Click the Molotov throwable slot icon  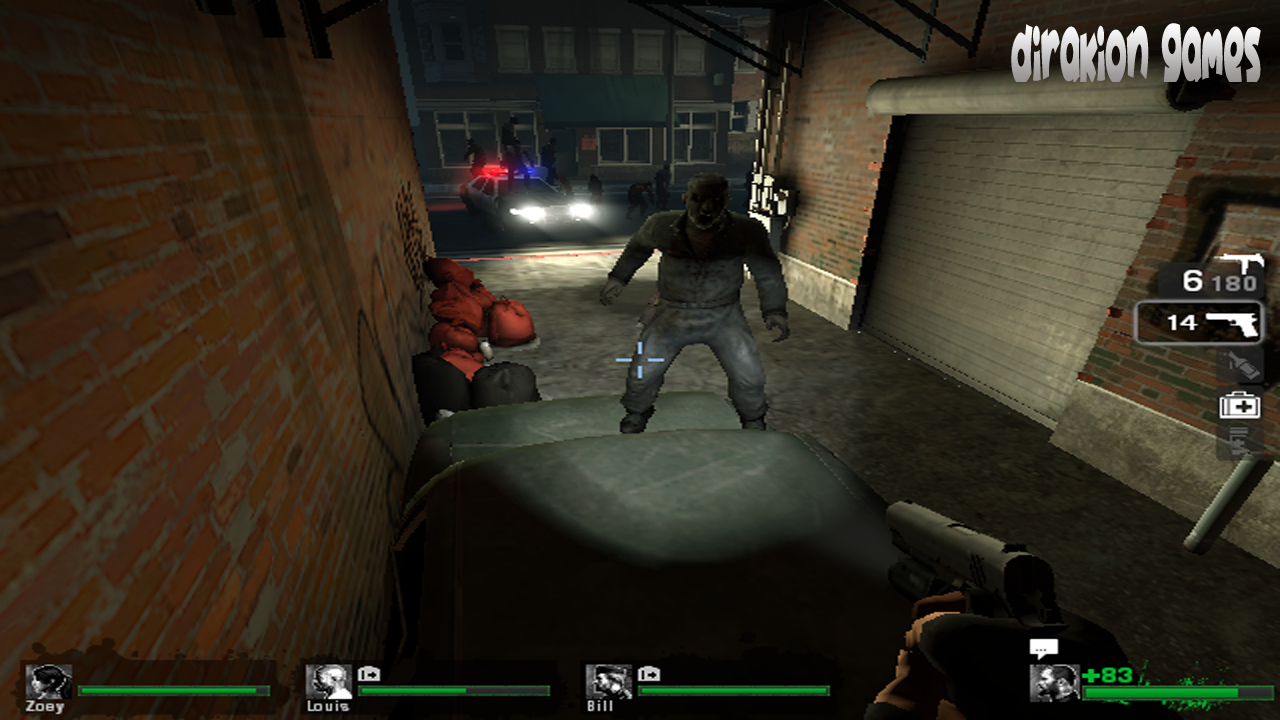pyautogui.click(x=1241, y=365)
